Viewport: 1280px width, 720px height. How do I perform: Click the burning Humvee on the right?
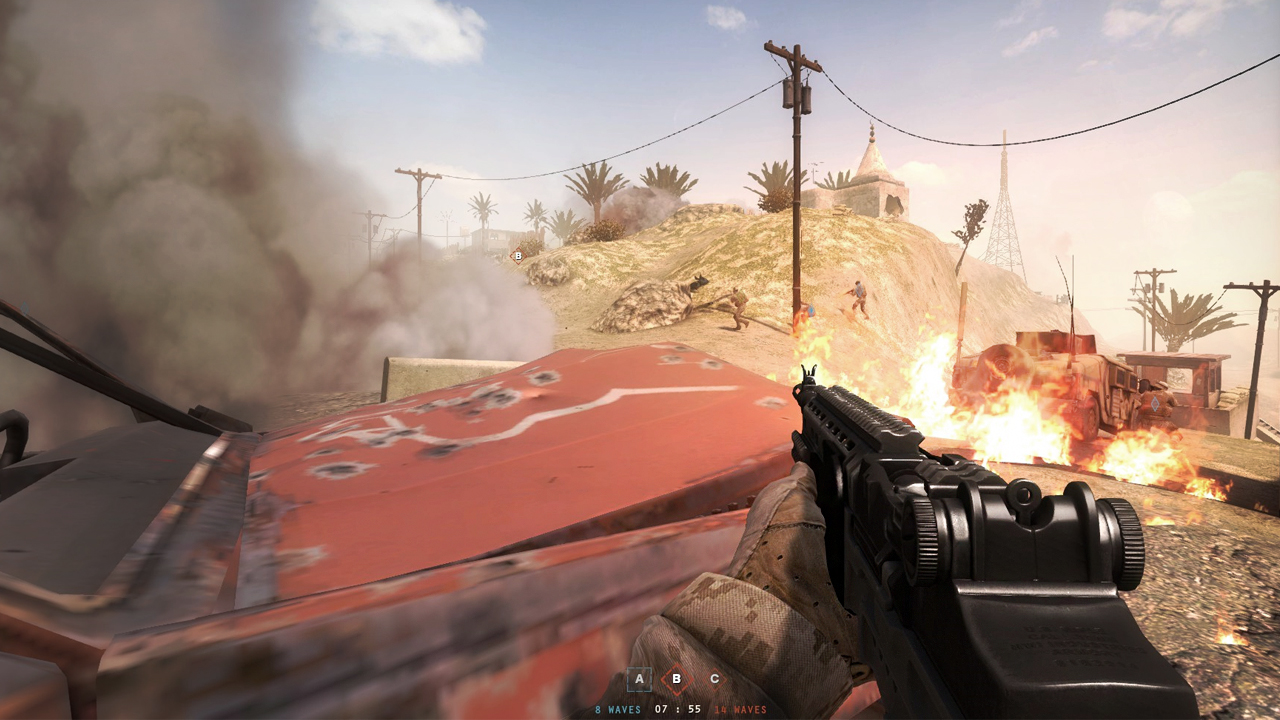(1050, 385)
